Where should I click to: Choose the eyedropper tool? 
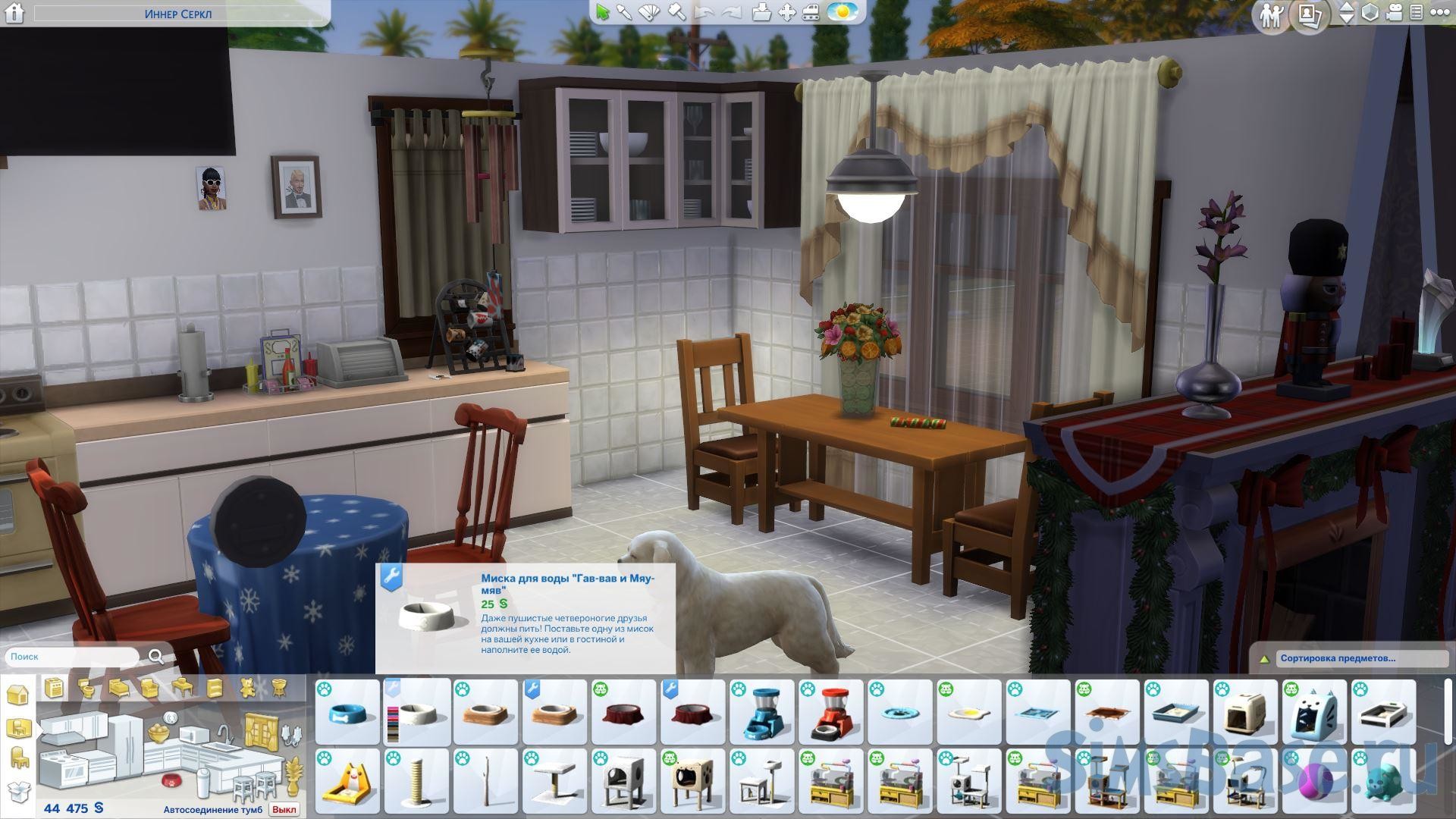pyautogui.click(x=625, y=12)
